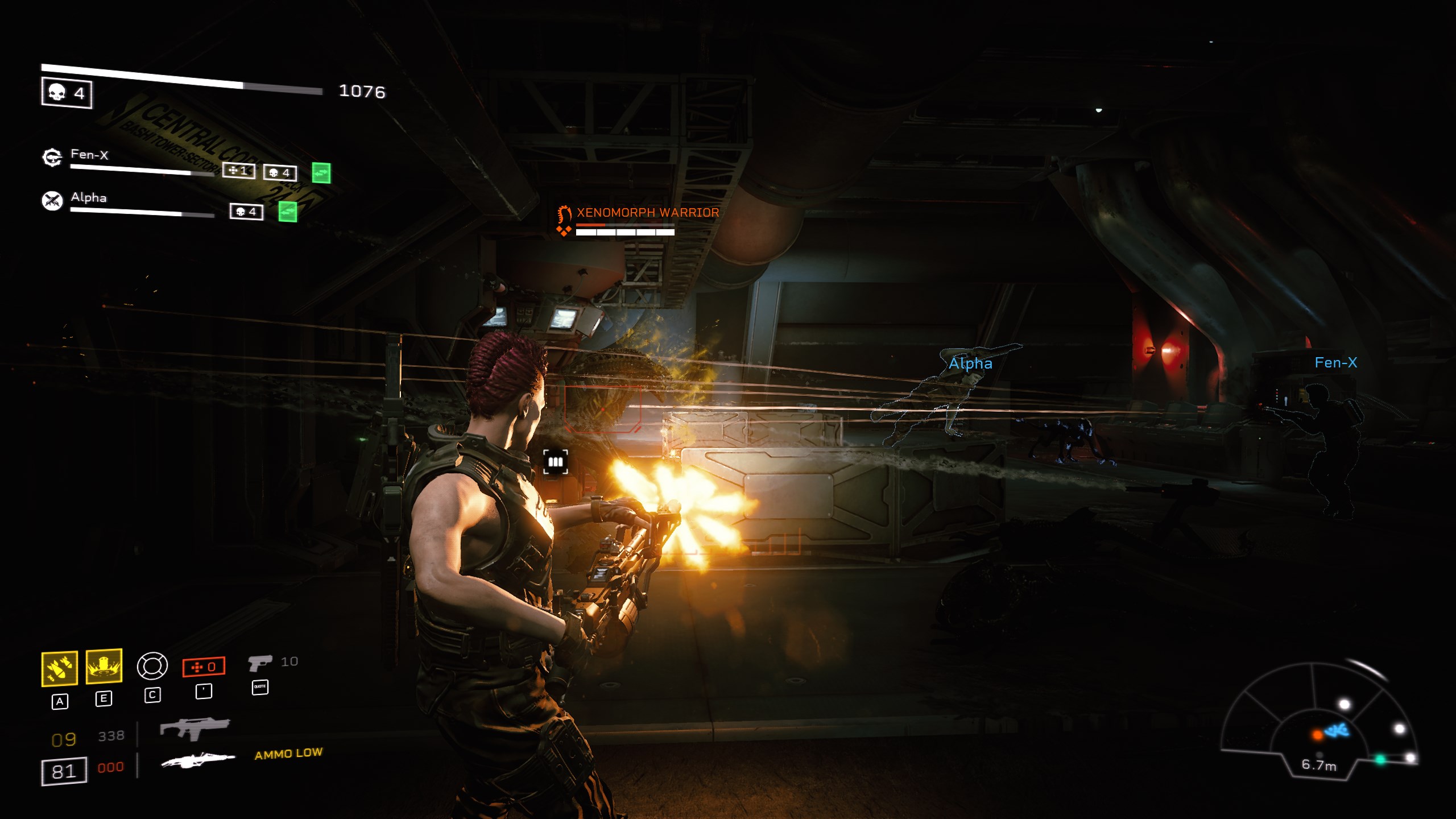Use the red medkit slot
This screenshot has height=819, width=1456.
tap(204, 667)
